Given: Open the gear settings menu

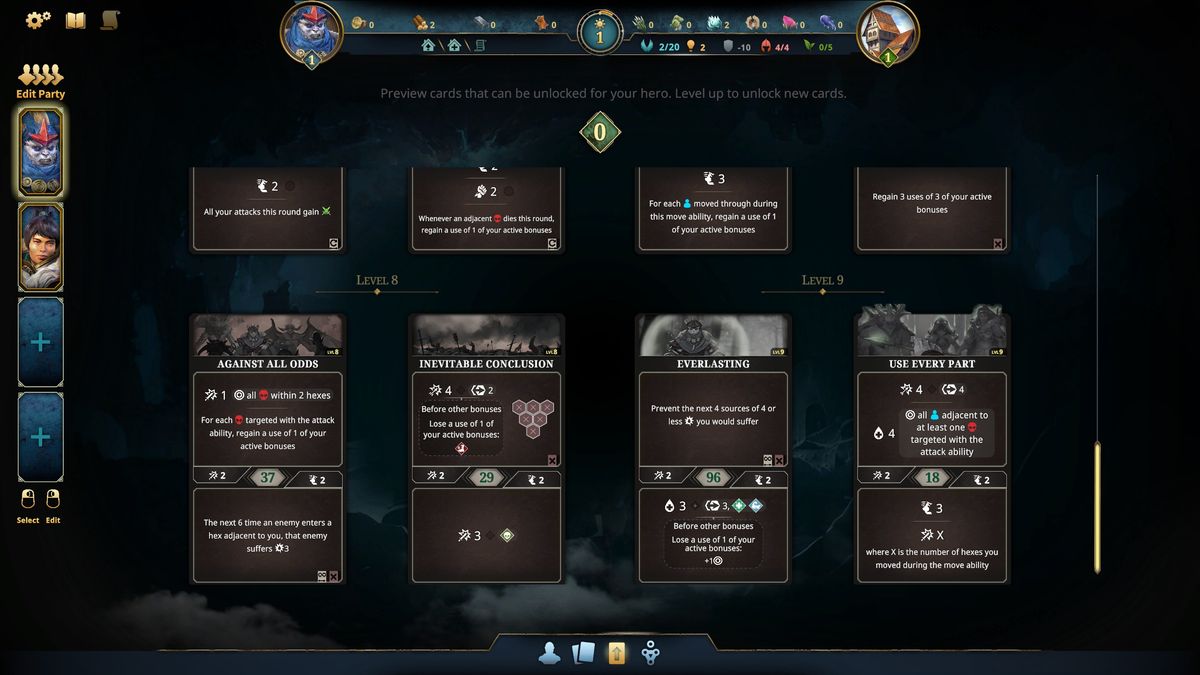Looking at the screenshot, I should coord(38,20).
